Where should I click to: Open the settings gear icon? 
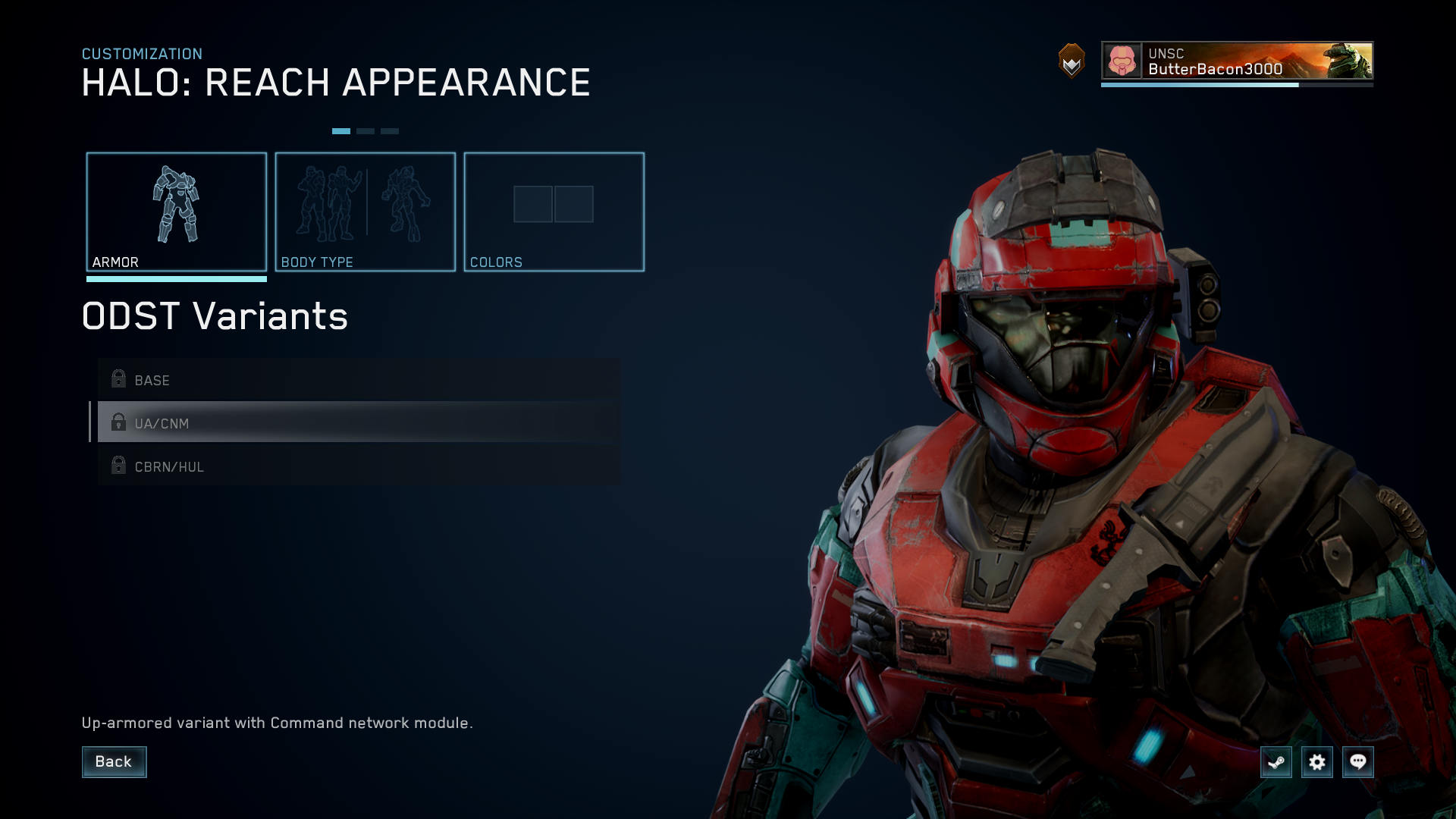(x=1317, y=762)
